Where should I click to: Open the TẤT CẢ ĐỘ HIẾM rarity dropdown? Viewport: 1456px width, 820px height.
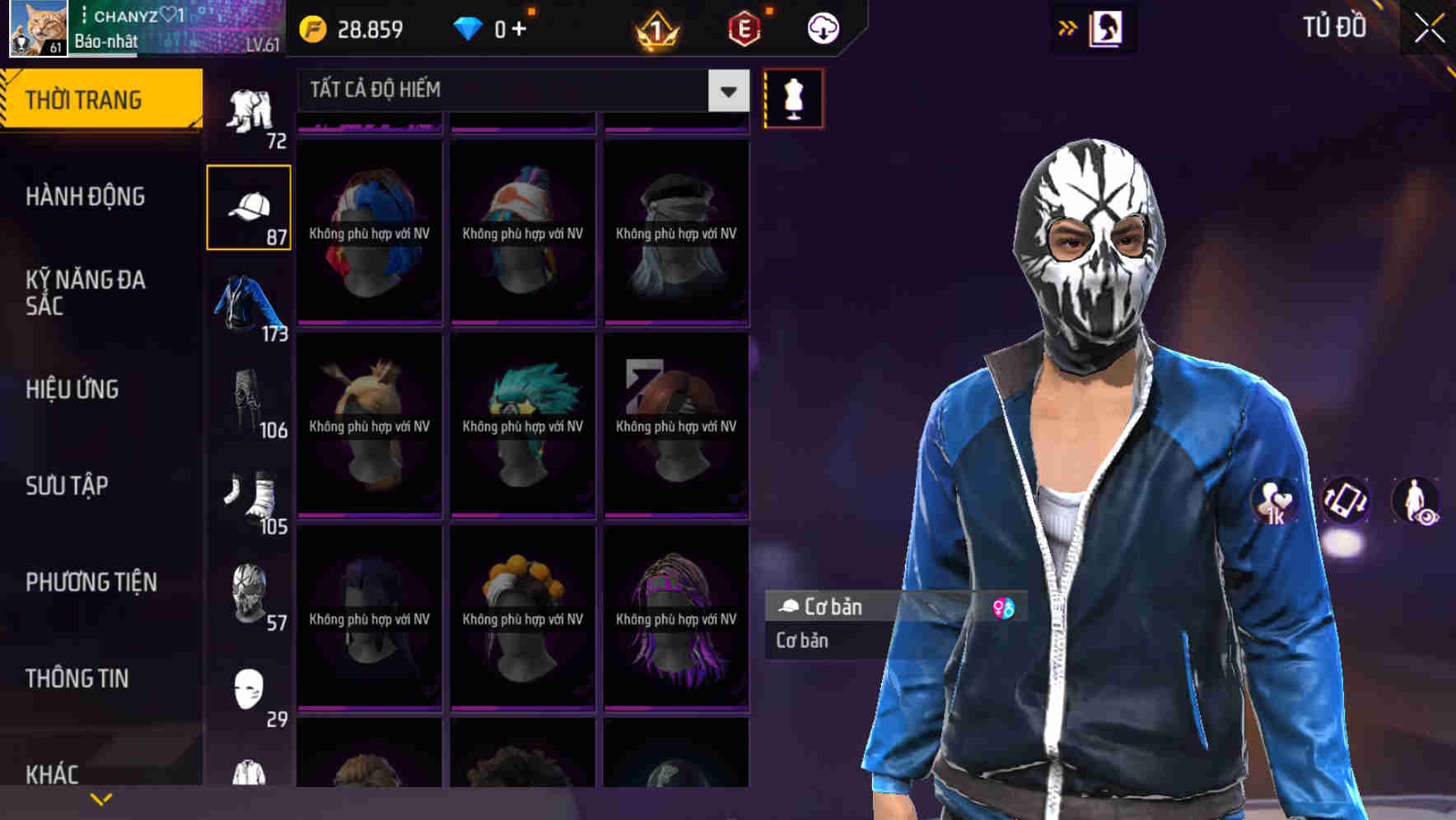(x=519, y=91)
